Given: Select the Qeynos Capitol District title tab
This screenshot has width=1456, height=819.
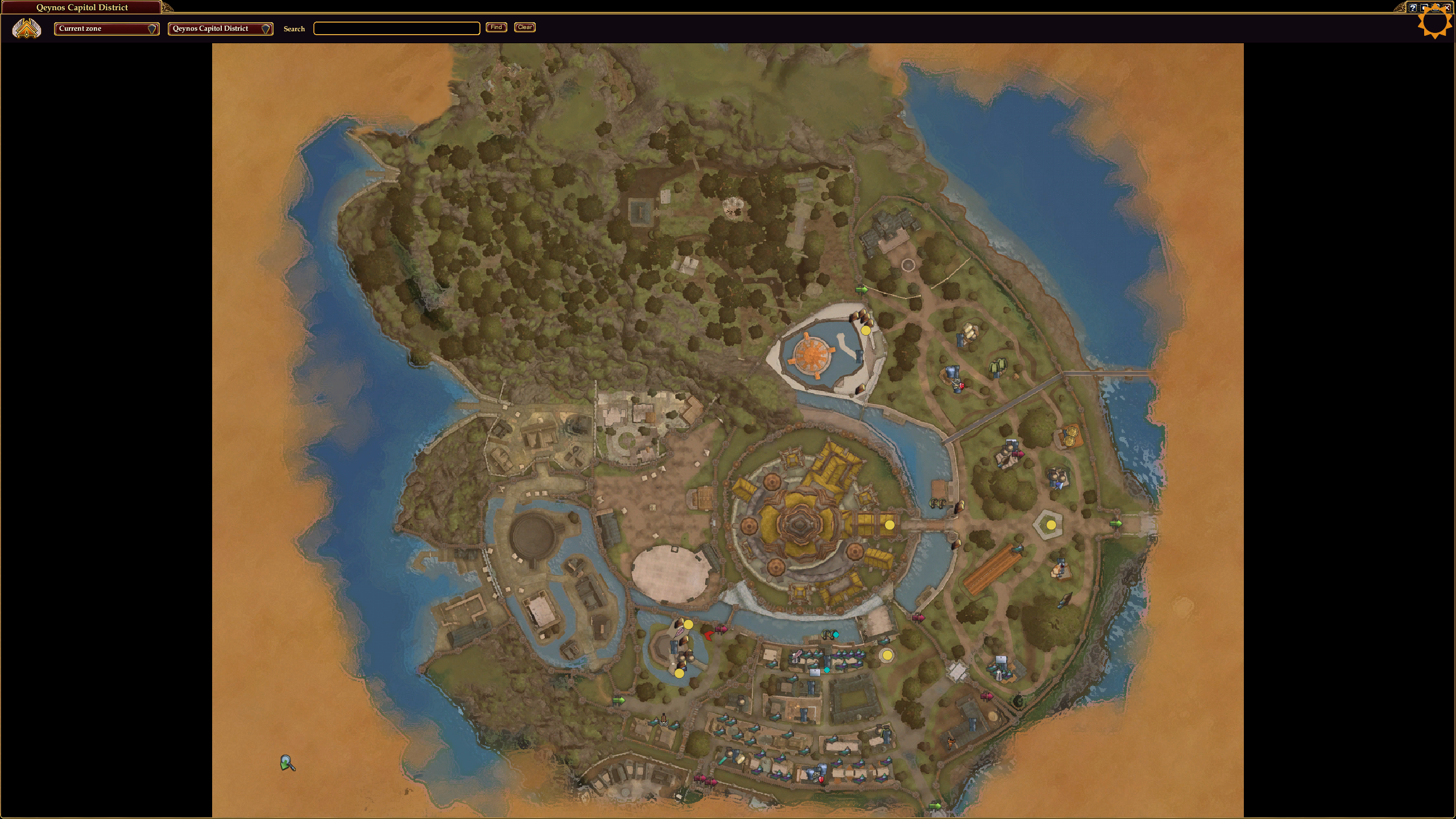Looking at the screenshot, I should click(82, 7).
